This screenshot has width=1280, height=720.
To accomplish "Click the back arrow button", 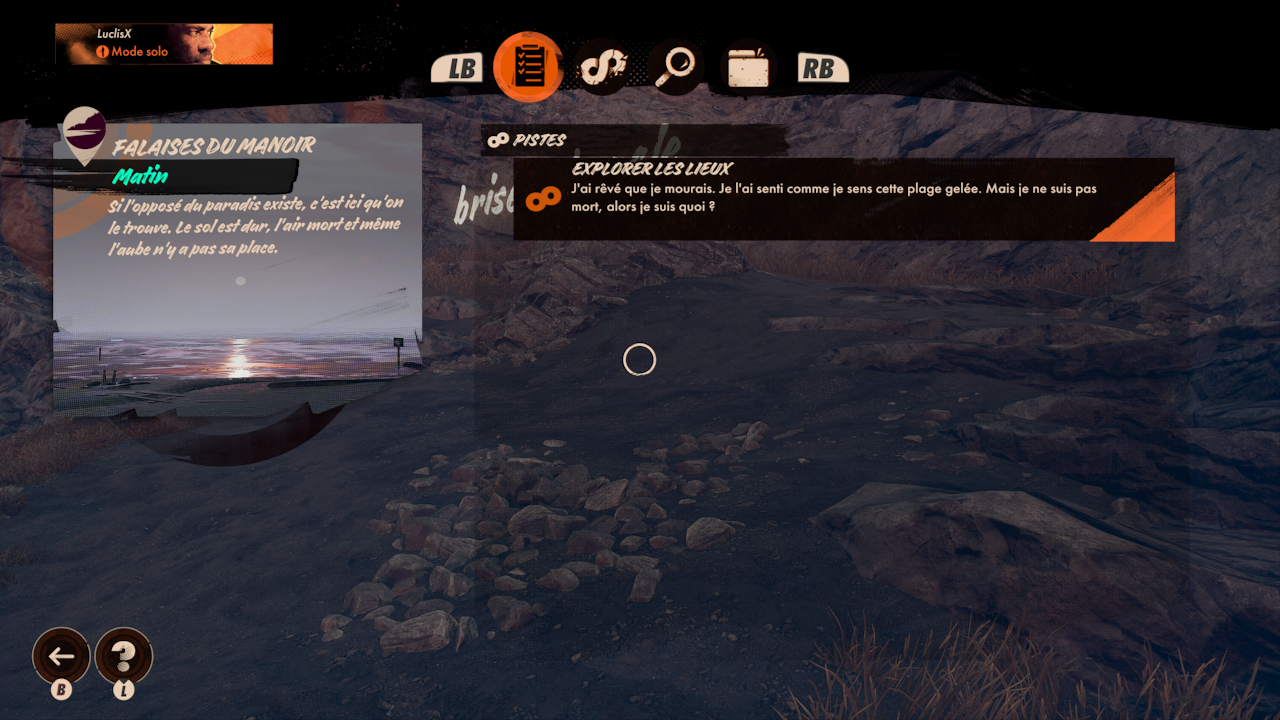I will coord(61,656).
